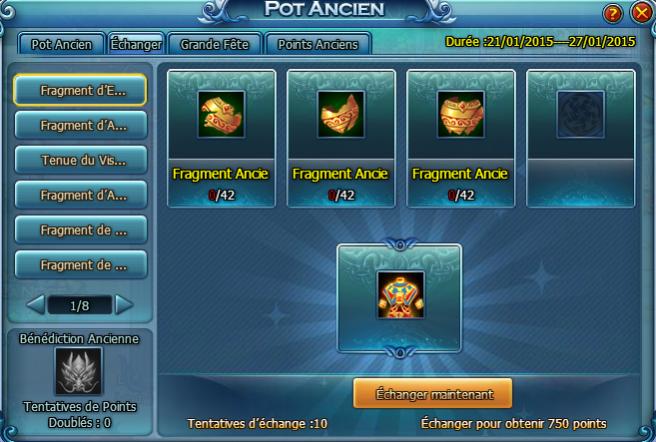Click the Échanger maintenant button
Viewport: 656px width, 442px height.
pos(432,394)
